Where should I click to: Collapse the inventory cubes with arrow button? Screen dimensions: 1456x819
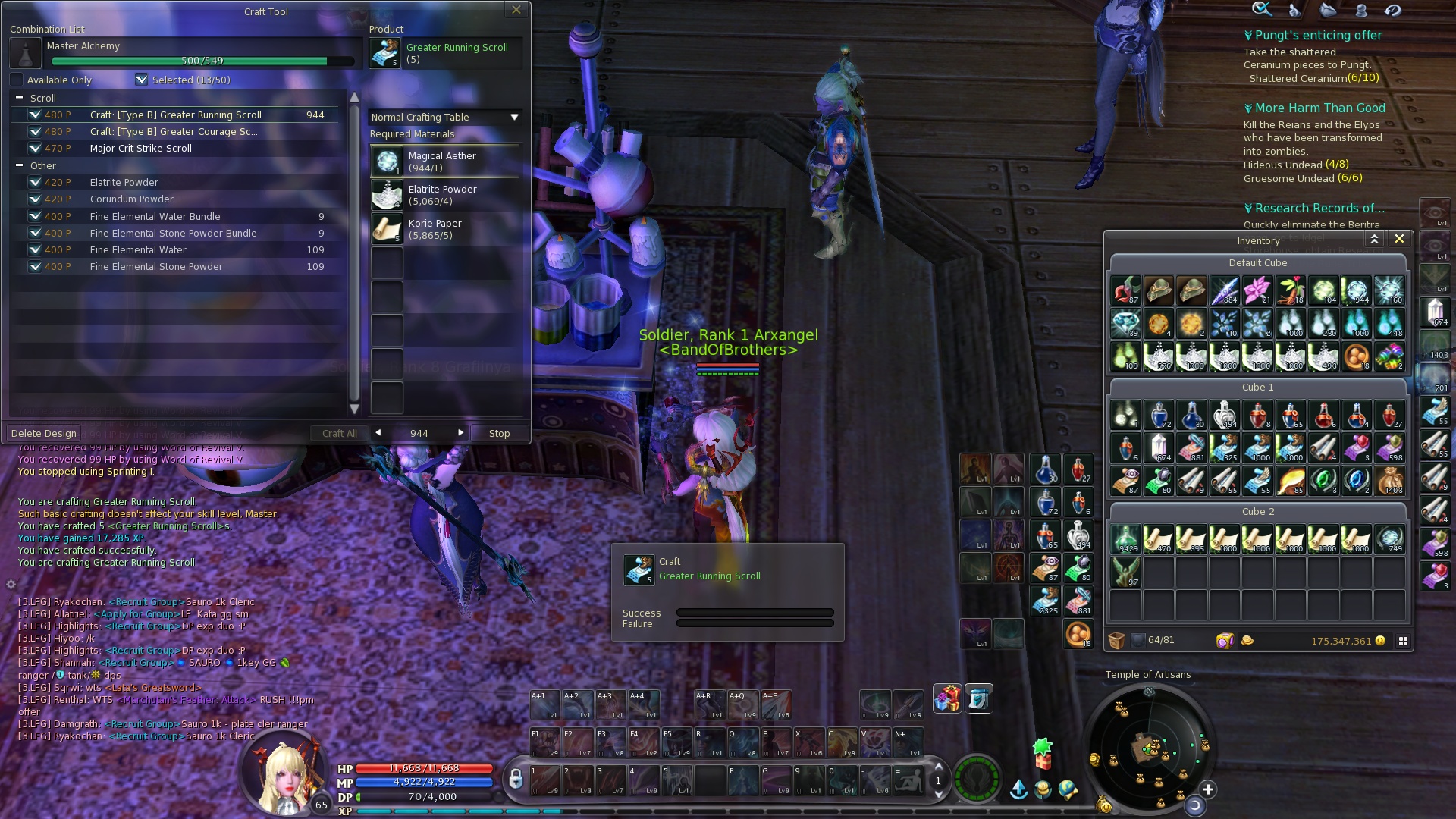pos(1374,239)
